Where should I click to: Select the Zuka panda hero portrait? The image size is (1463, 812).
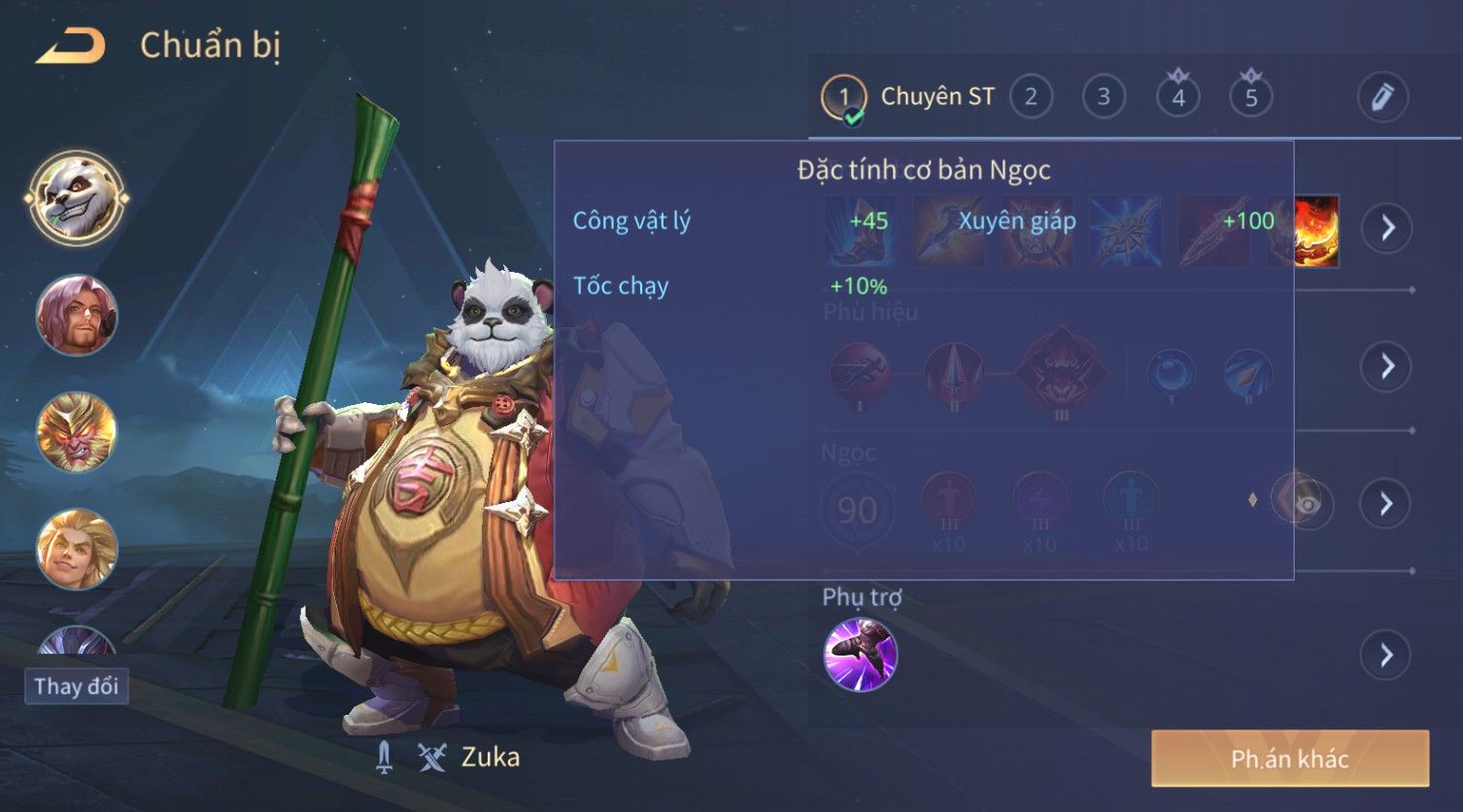coord(77,197)
